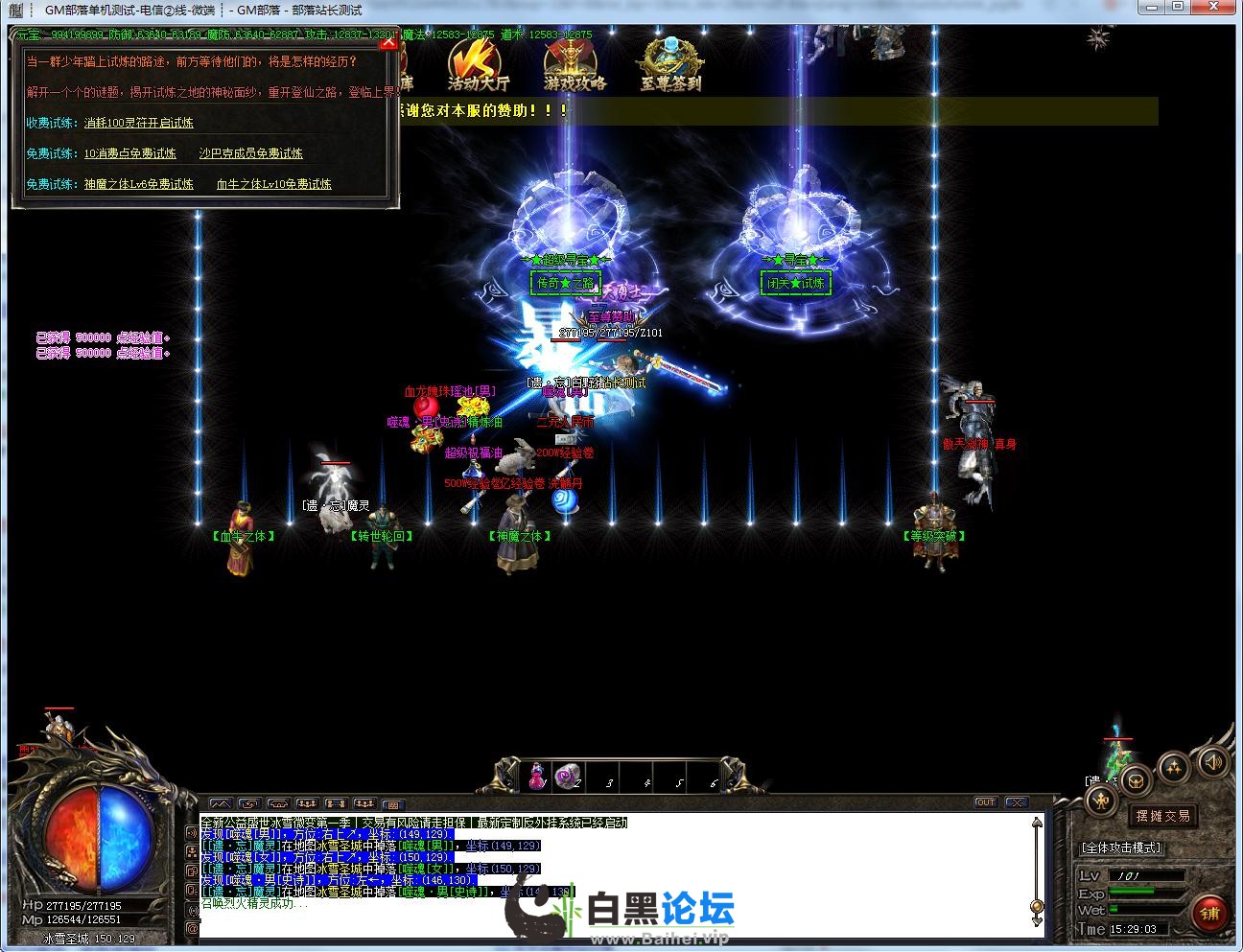Maximize the game window
Viewport: 1243px width, 952px height.
[x=1178, y=8]
